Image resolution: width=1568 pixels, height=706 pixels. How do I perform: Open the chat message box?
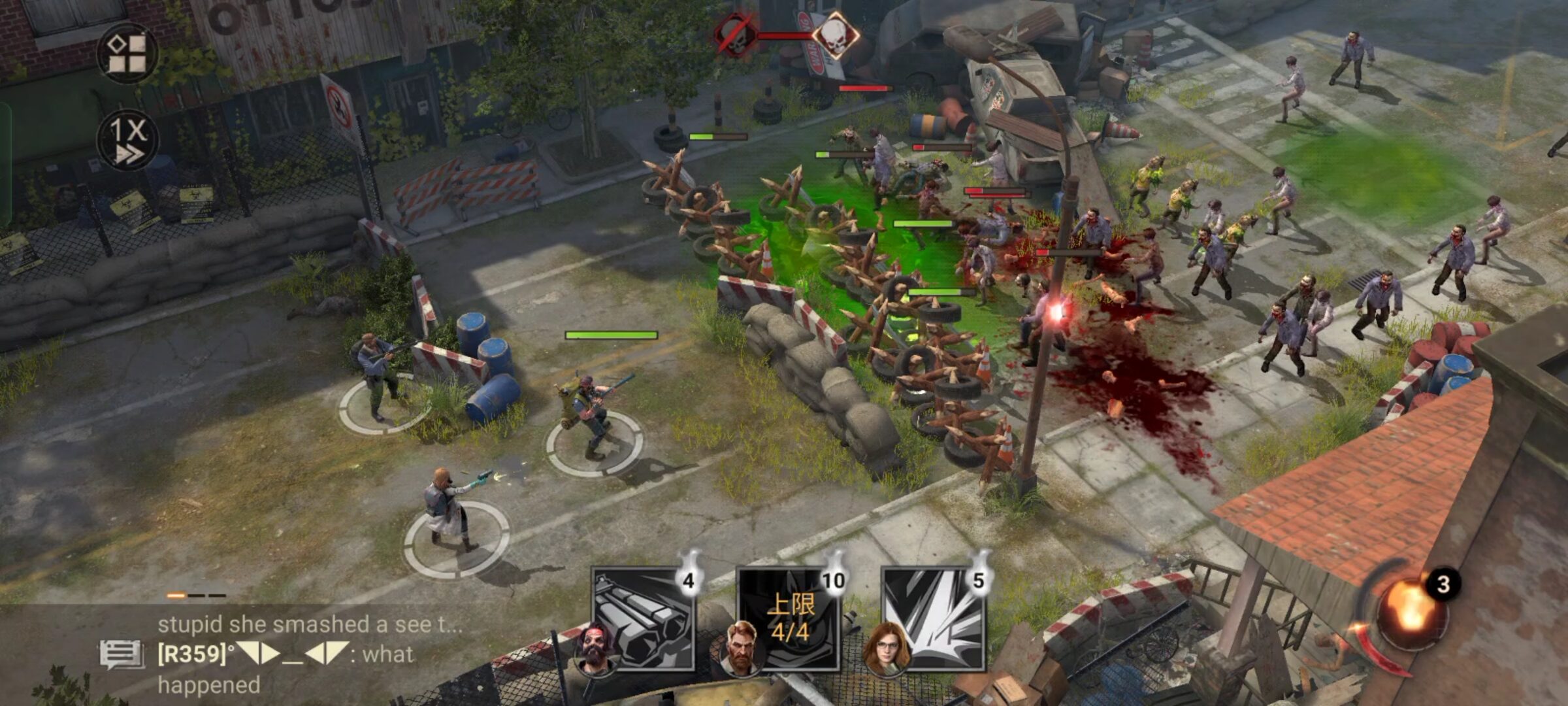pos(122,654)
